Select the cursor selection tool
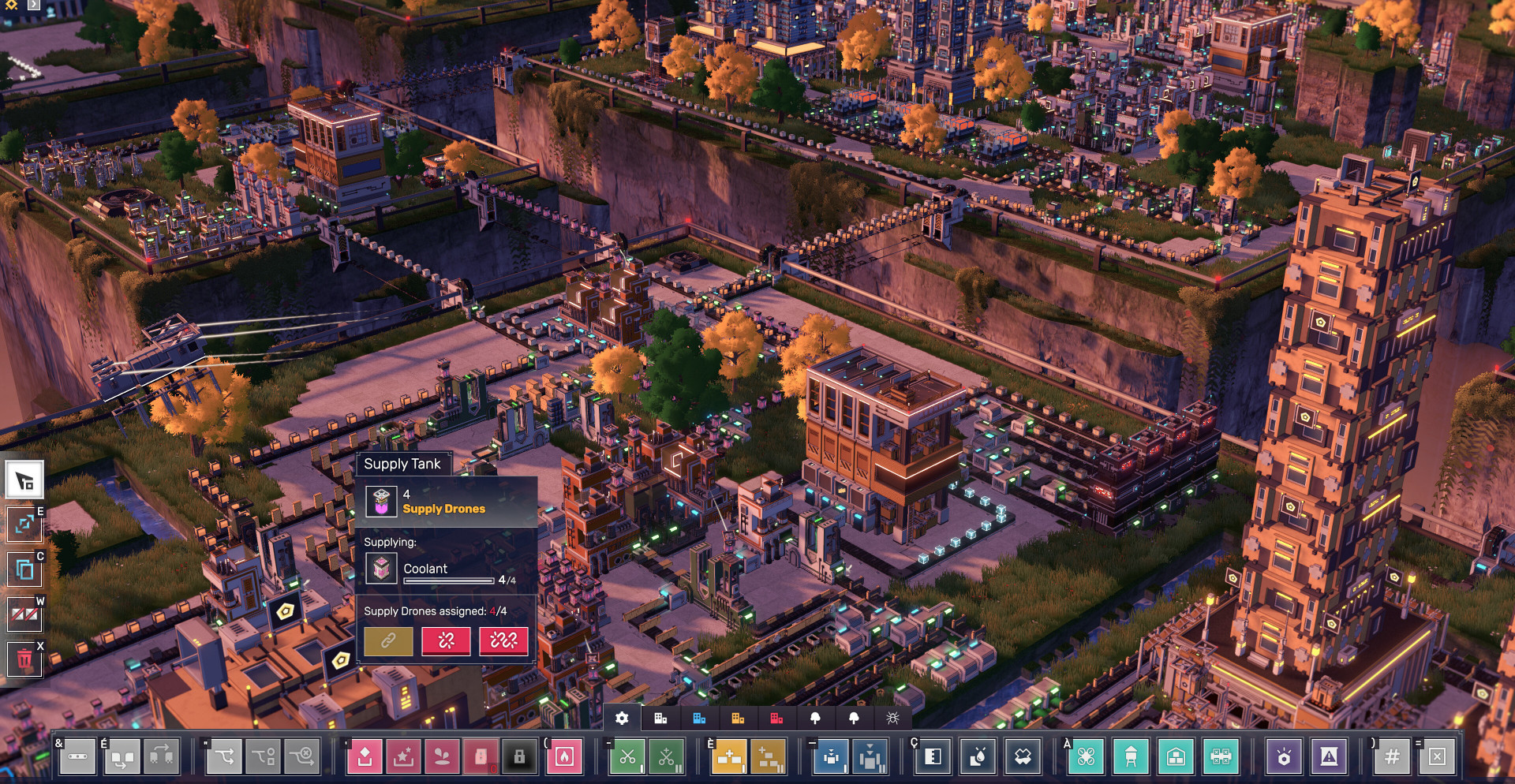This screenshot has height=784, width=1515. (x=24, y=480)
